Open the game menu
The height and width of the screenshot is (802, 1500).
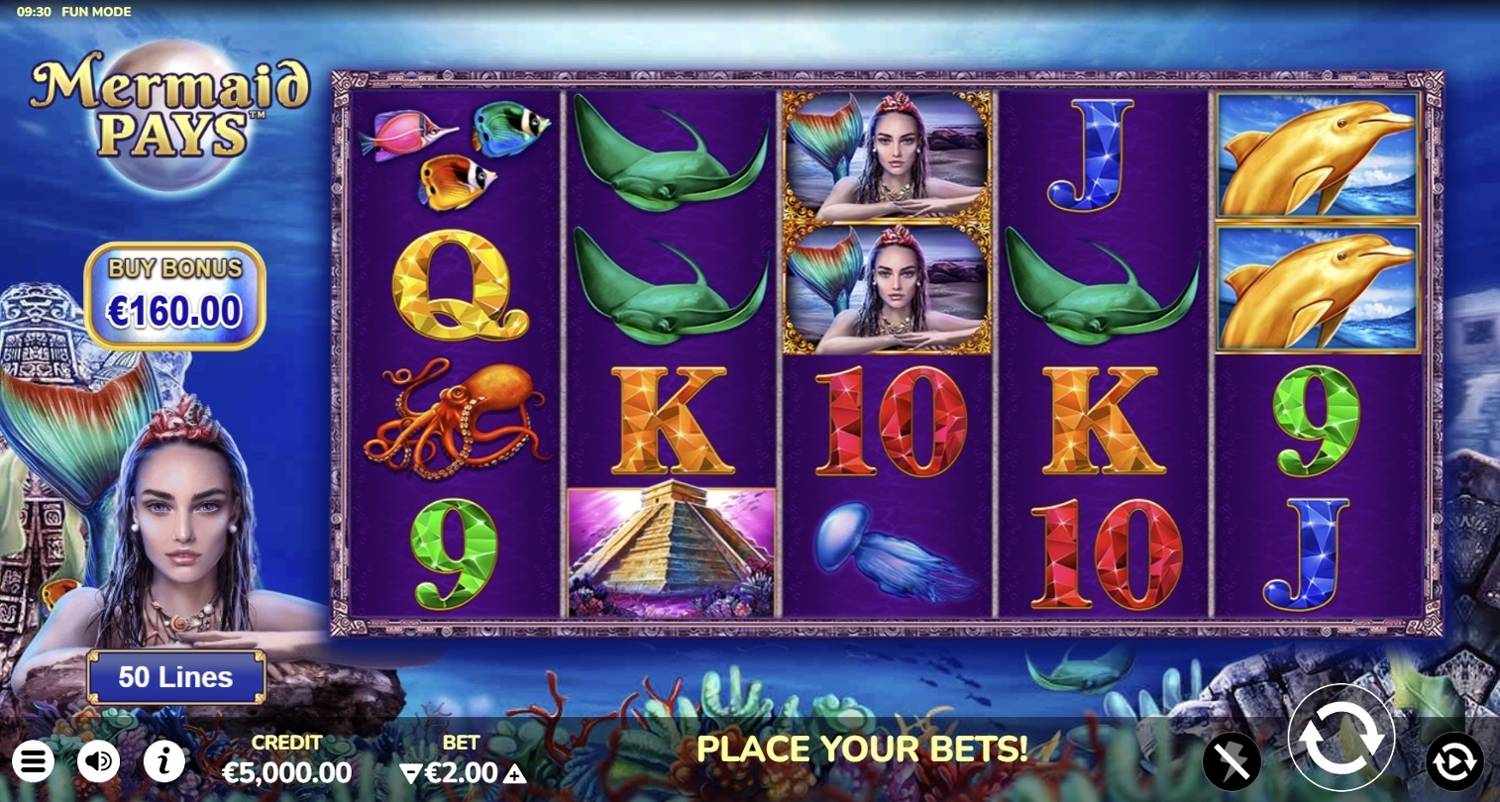tap(34, 760)
